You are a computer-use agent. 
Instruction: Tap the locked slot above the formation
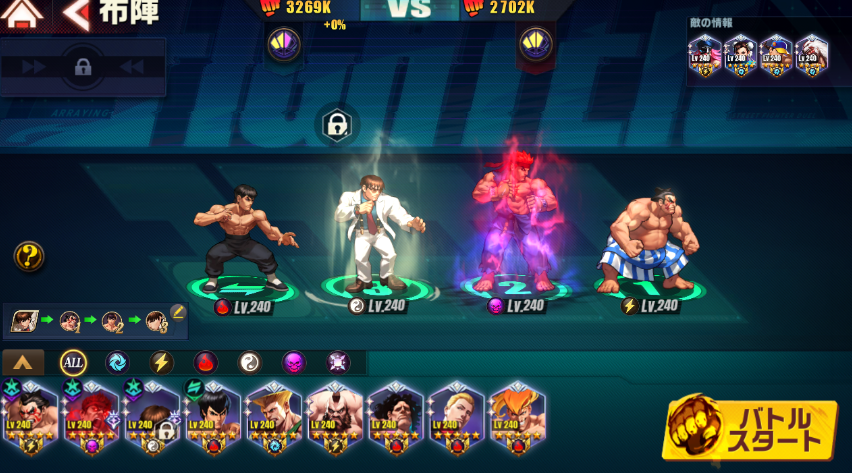(x=337, y=125)
